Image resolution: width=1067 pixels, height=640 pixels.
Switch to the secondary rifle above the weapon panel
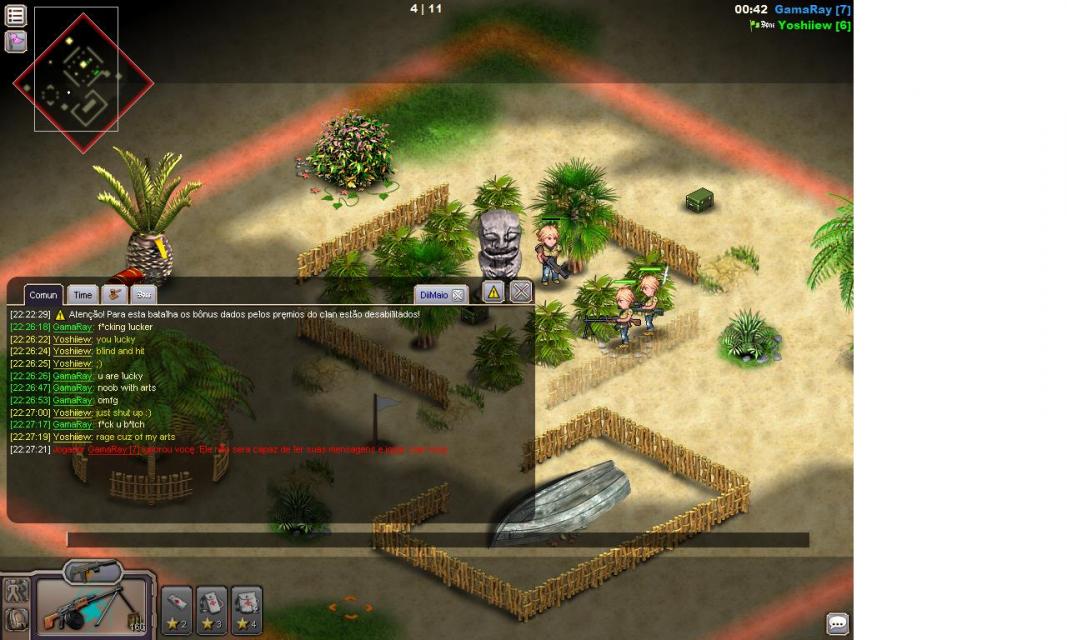[93, 572]
